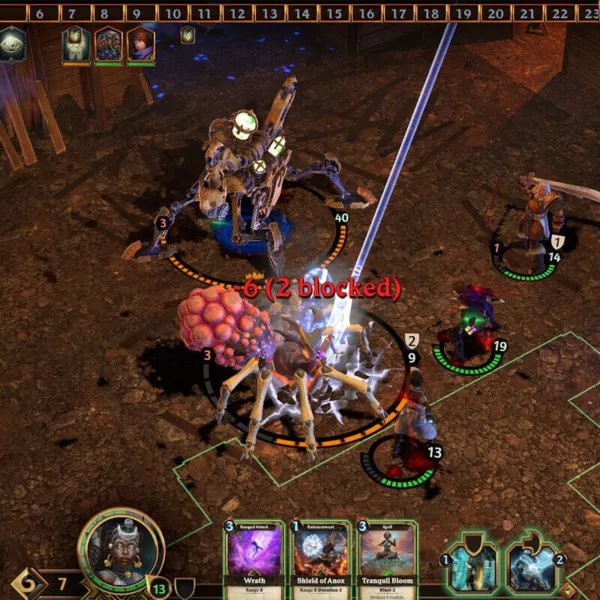Pick the red-haired character portrait in the turn order

(141, 45)
